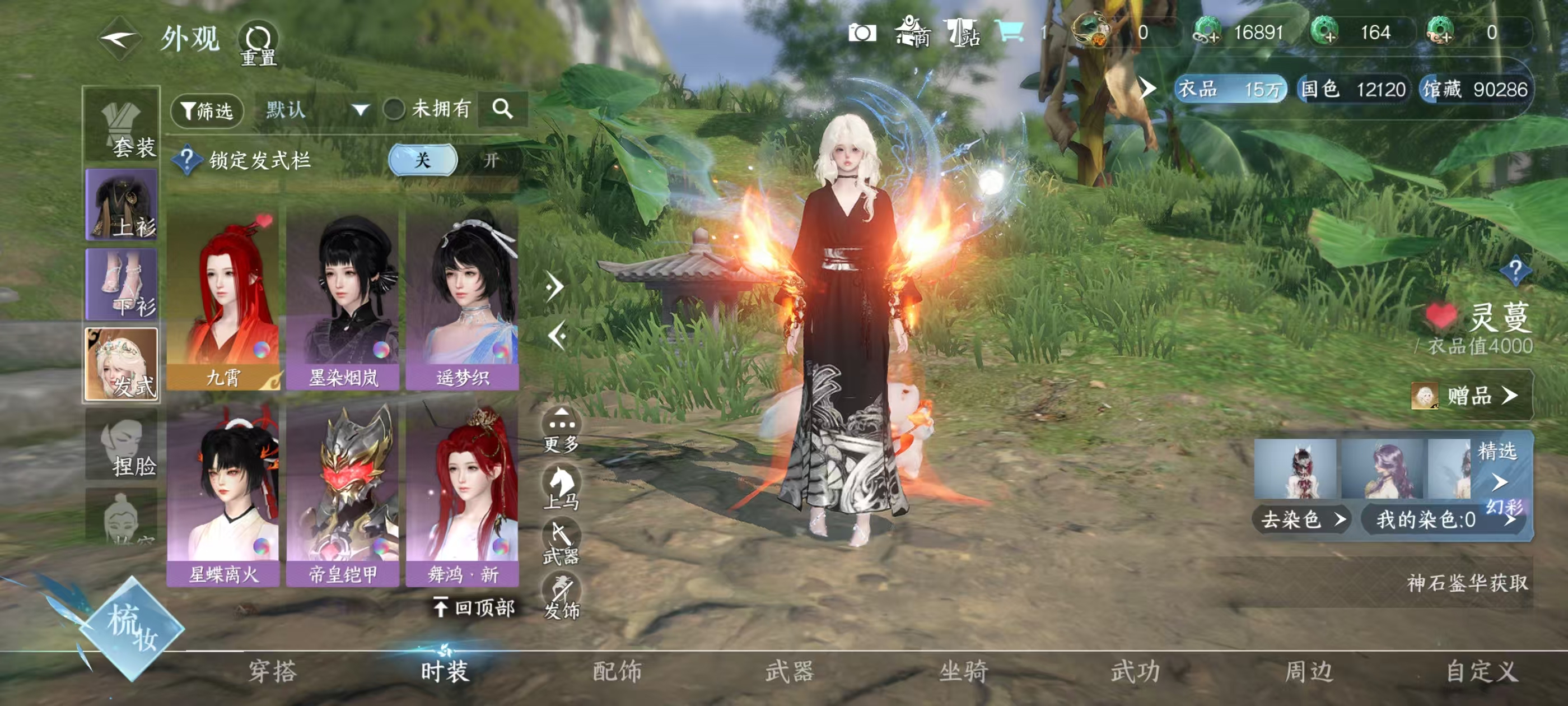Reset appearance with the 重置 button
Screen dimensions: 1568x706
258,43
